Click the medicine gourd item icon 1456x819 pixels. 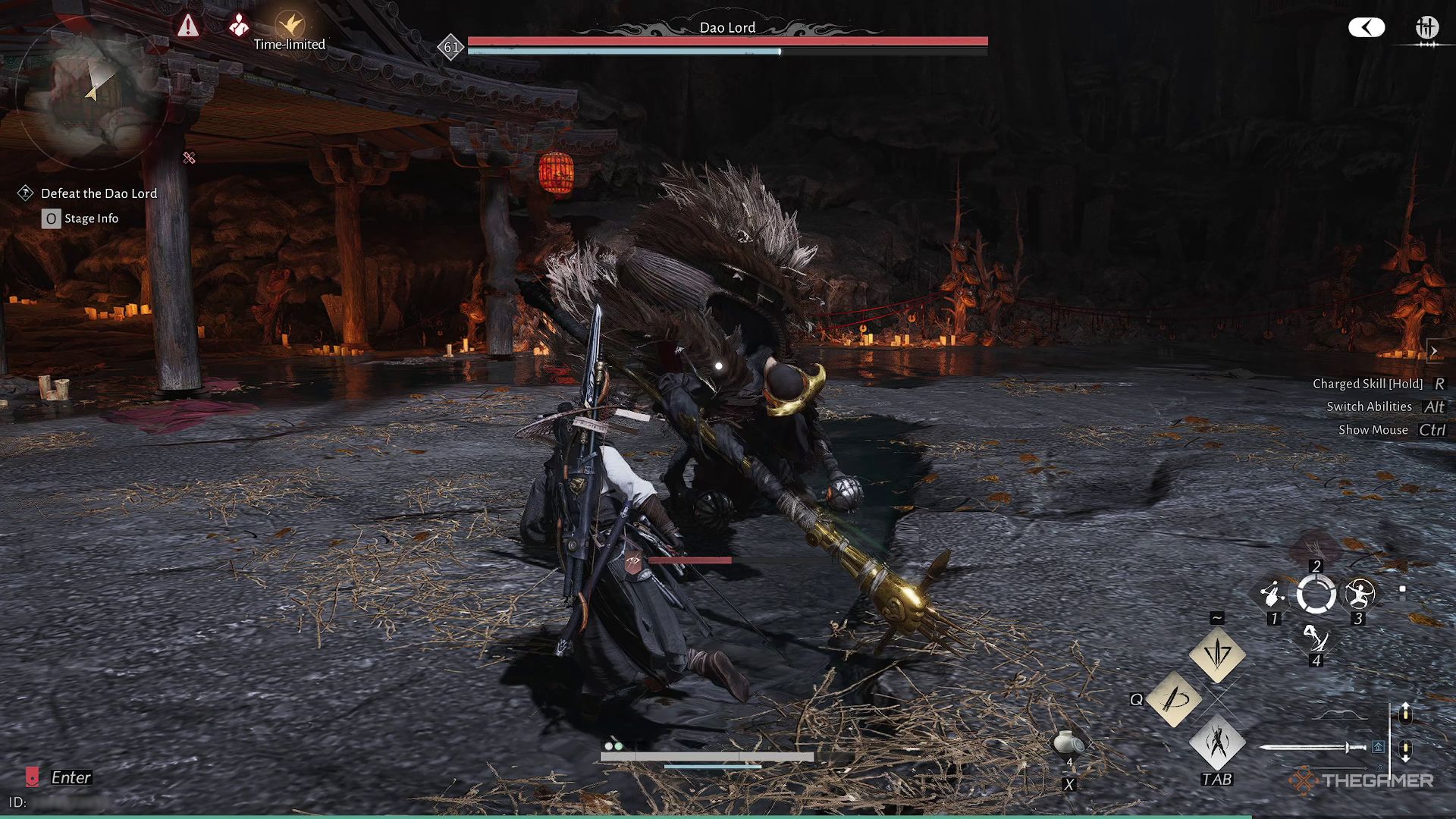tap(1066, 742)
